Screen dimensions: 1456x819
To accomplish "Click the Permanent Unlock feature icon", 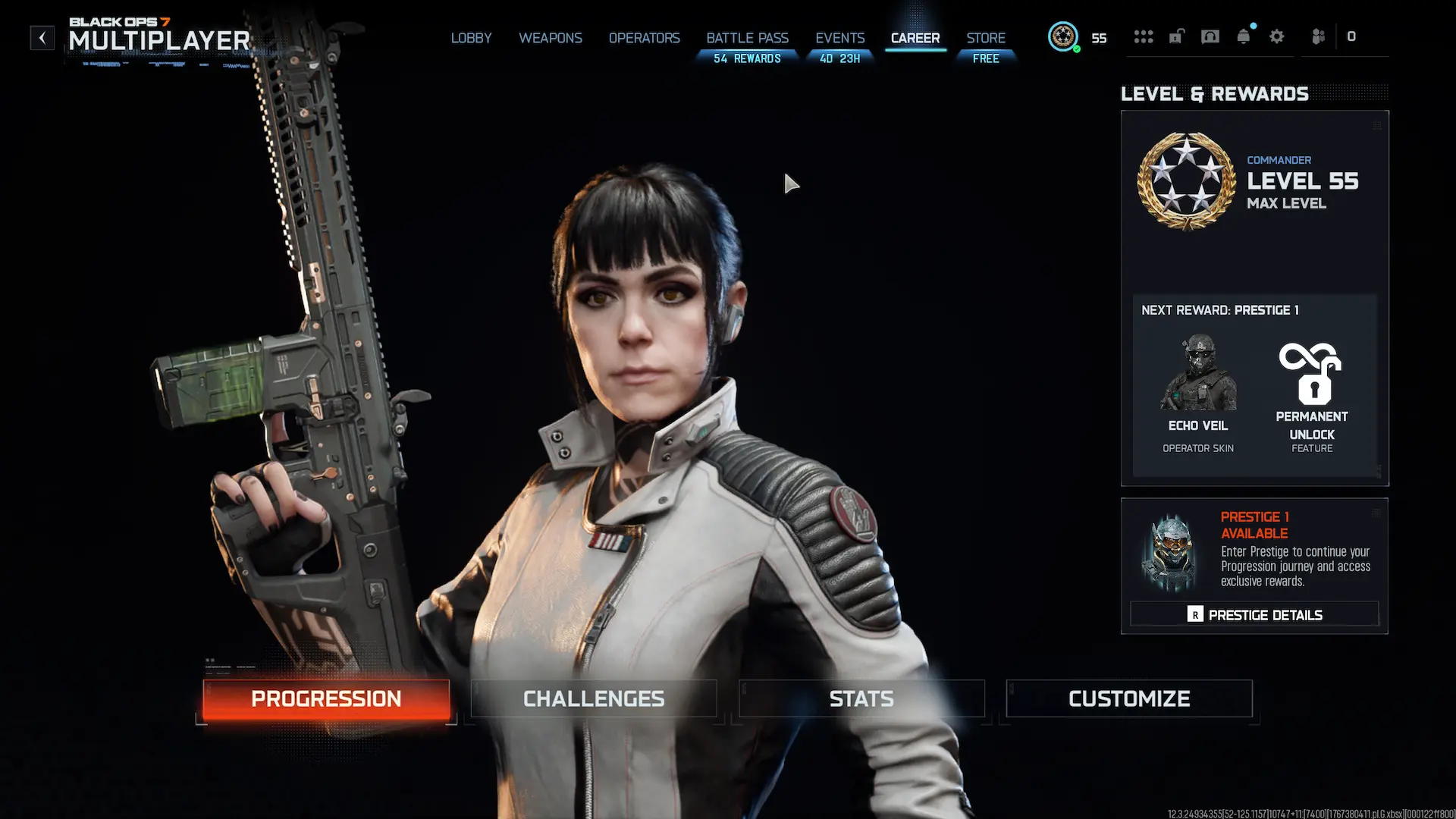I will (x=1311, y=375).
